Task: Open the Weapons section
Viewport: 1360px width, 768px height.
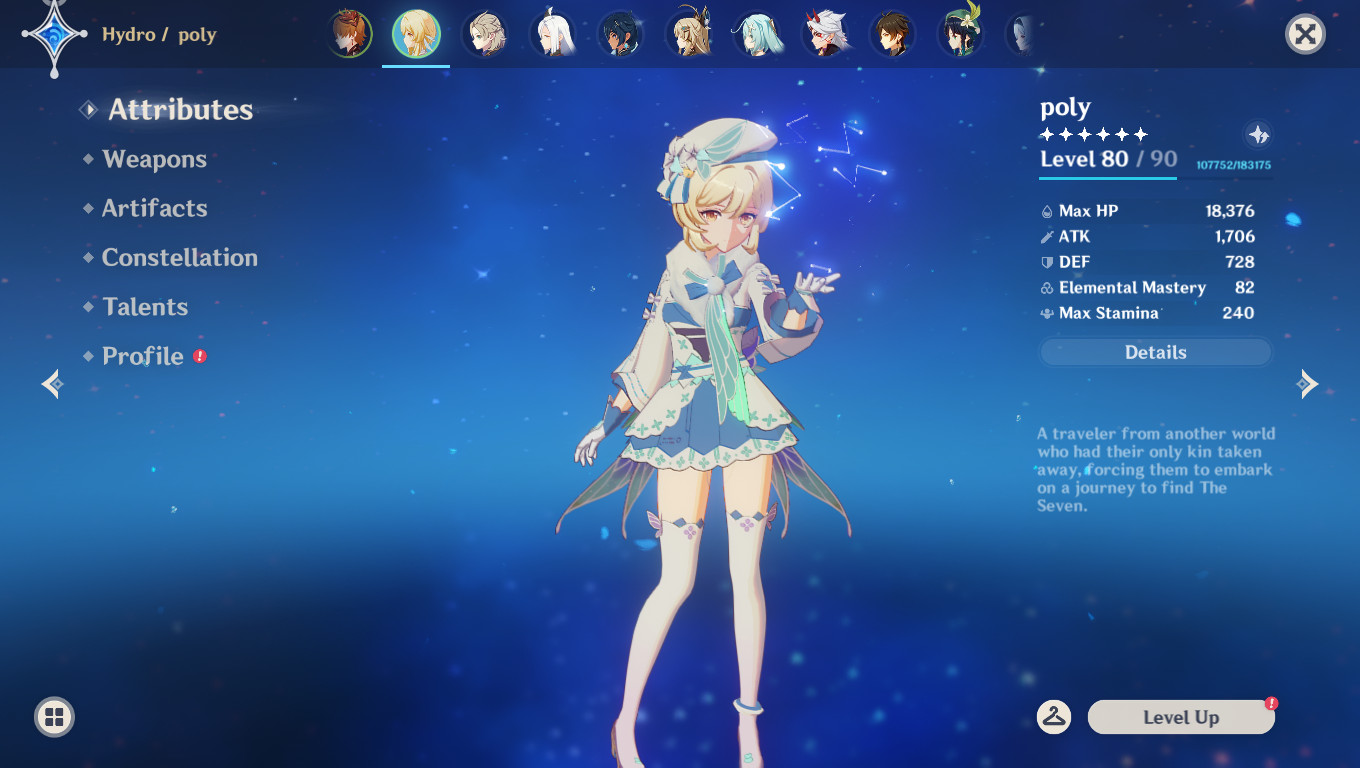Action: tap(153, 159)
